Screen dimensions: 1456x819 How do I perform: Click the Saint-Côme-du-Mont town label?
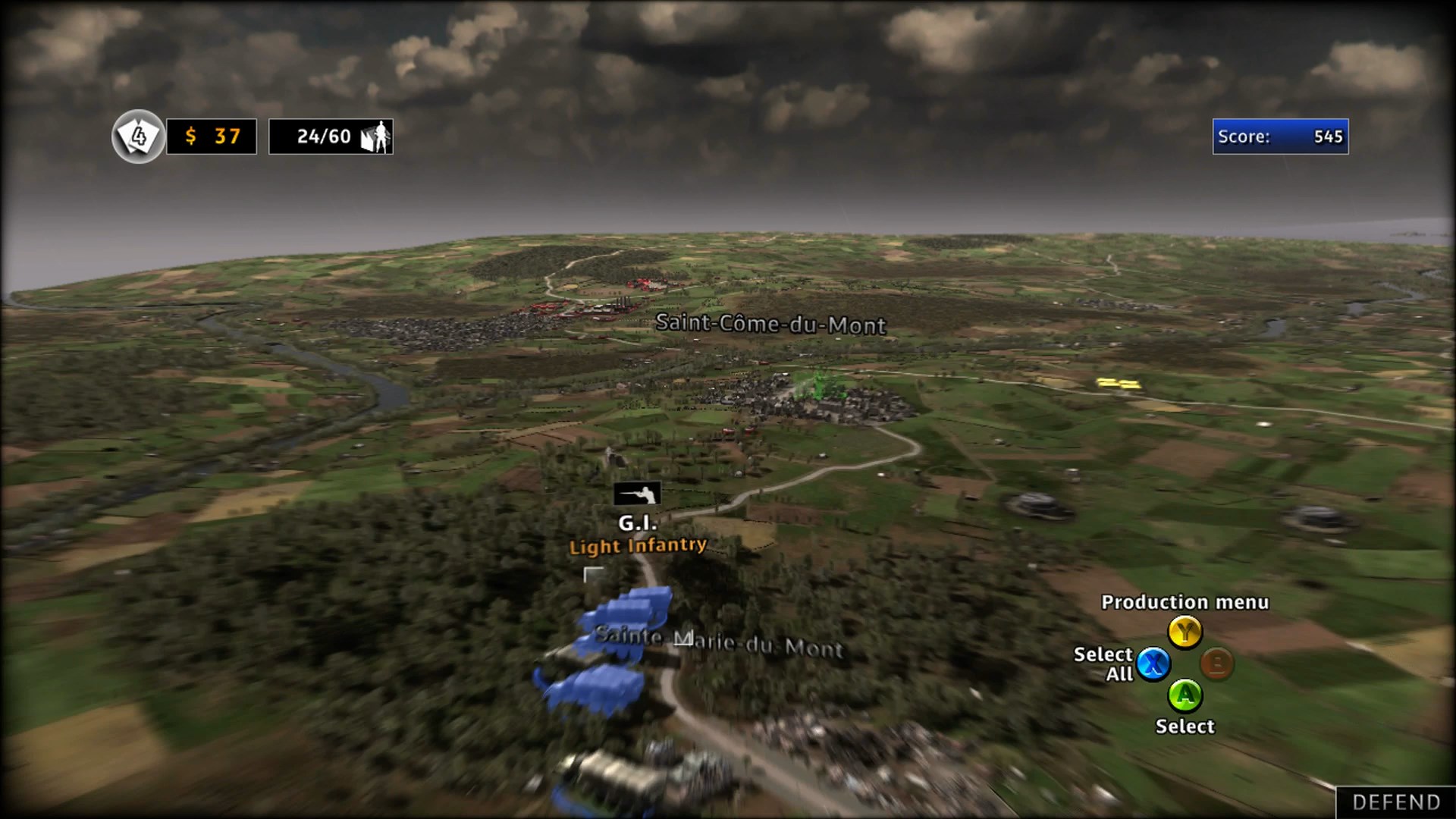770,325
